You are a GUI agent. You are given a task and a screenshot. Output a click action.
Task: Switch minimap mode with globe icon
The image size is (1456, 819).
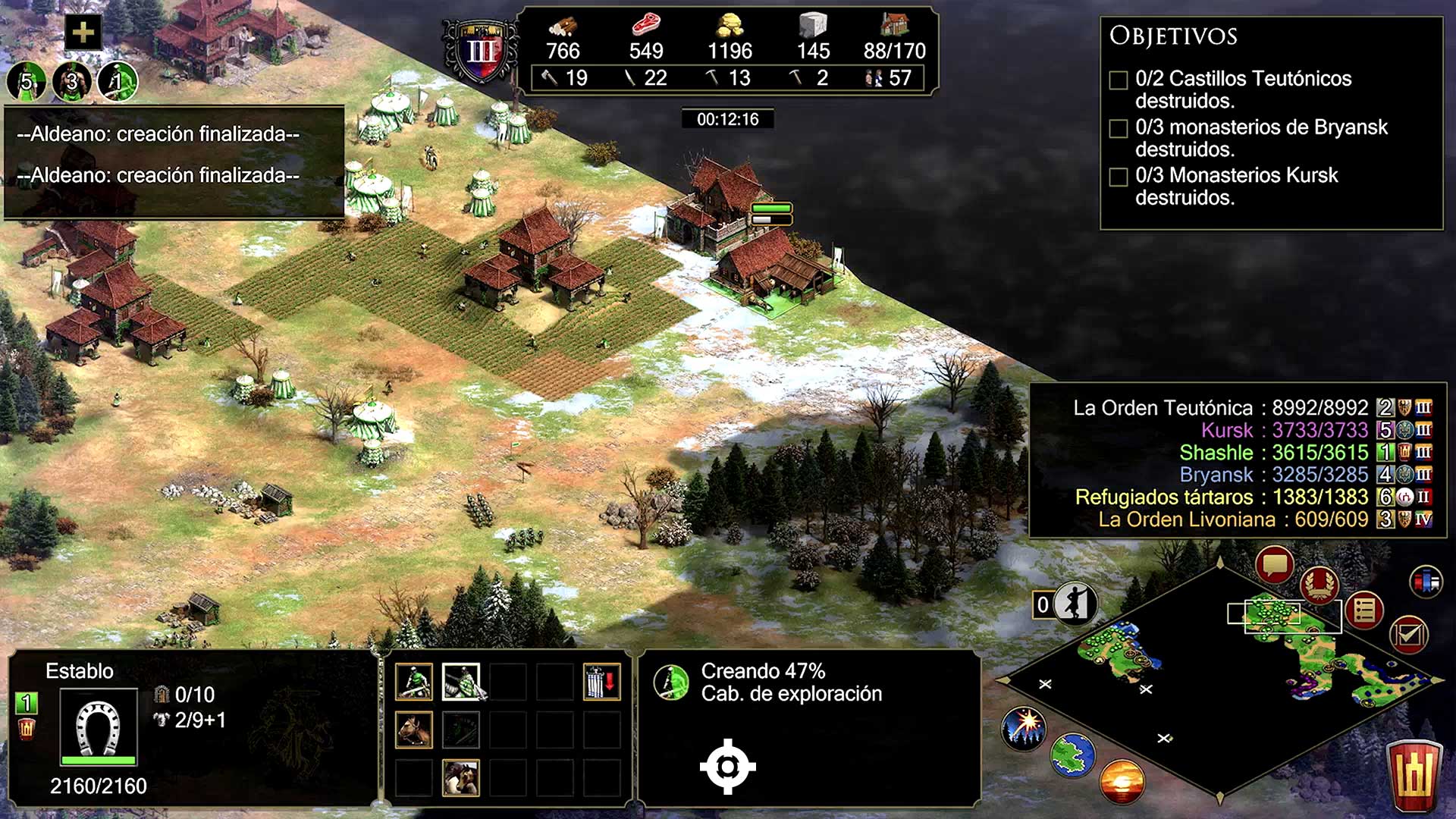(1072, 755)
